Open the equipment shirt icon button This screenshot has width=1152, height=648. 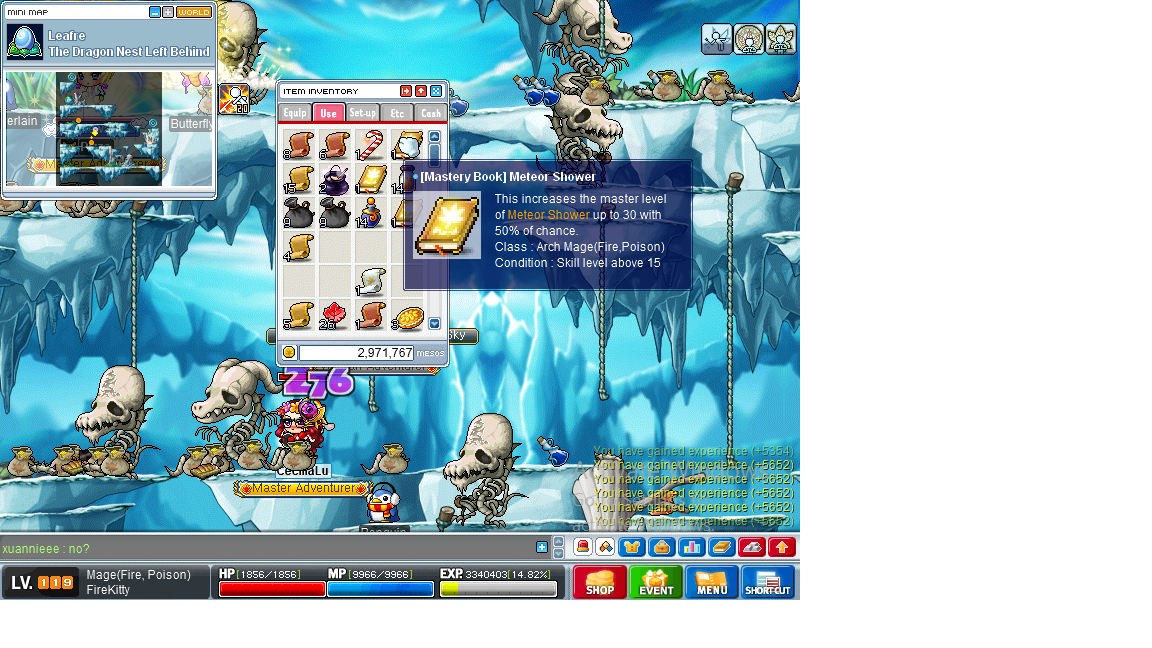pyautogui.click(x=631, y=547)
